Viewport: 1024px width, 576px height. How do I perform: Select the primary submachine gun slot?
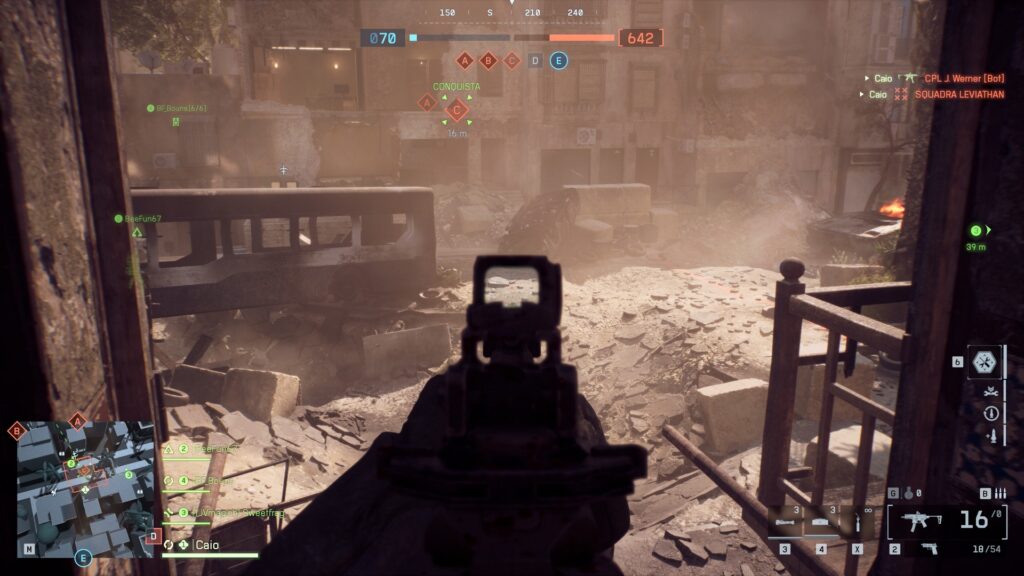925,520
